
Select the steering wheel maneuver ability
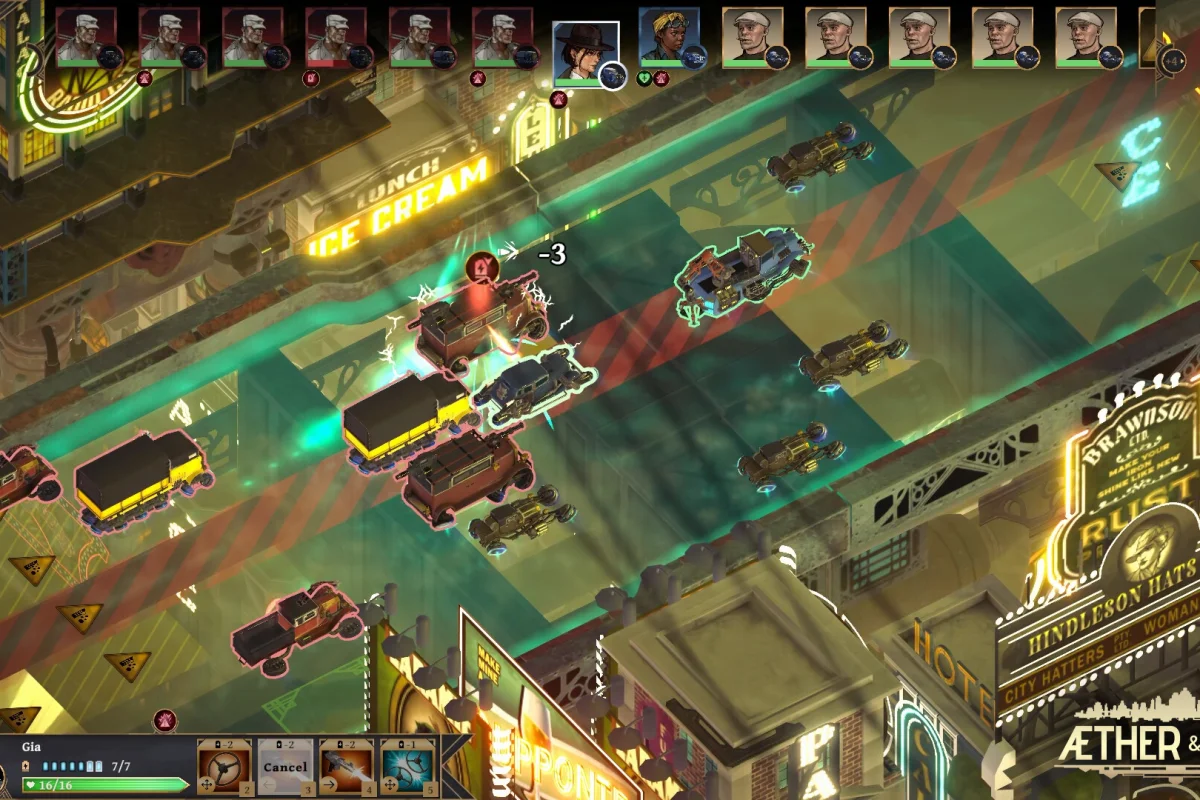[224, 766]
